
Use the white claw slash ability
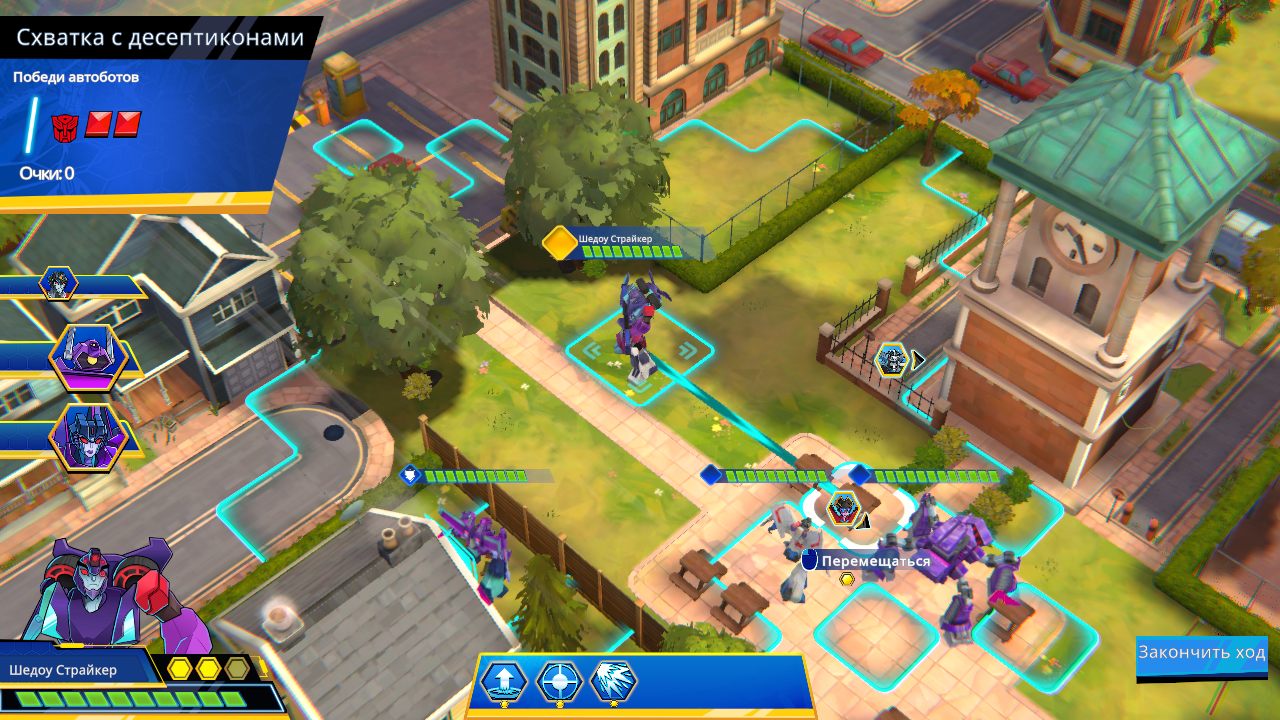pos(613,681)
